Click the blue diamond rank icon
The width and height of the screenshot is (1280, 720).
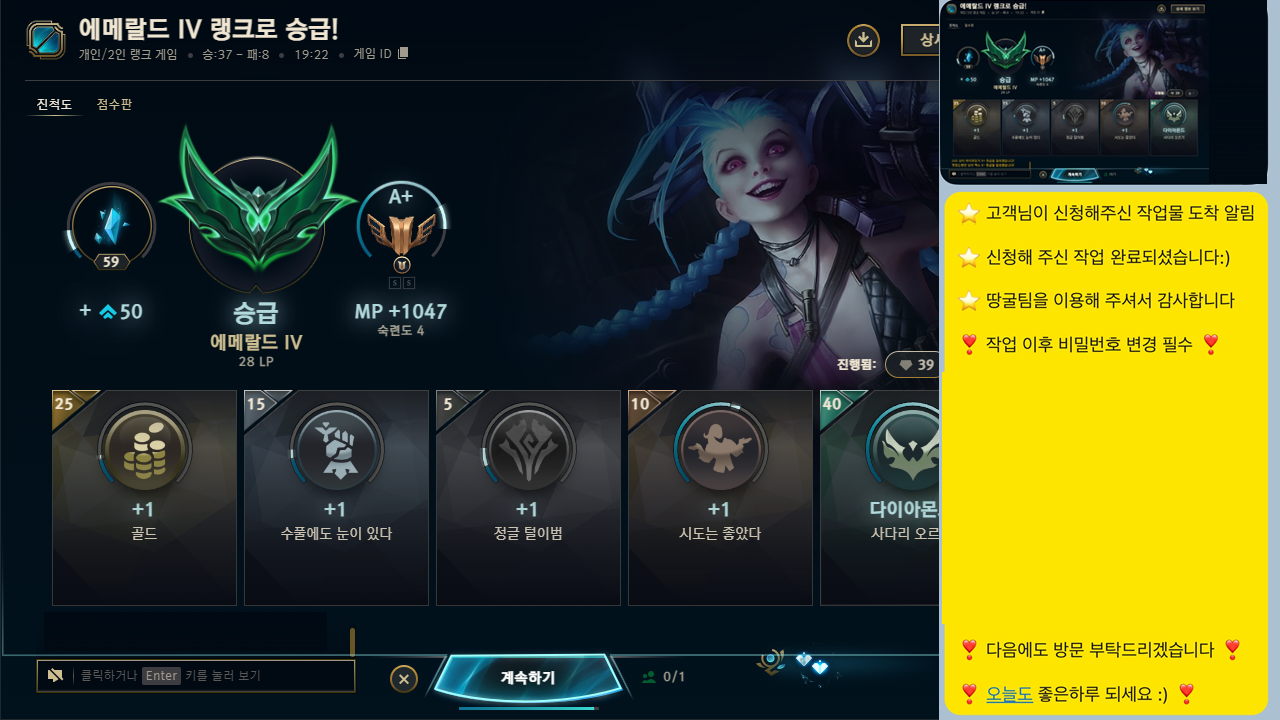pyautogui.click(x=111, y=225)
